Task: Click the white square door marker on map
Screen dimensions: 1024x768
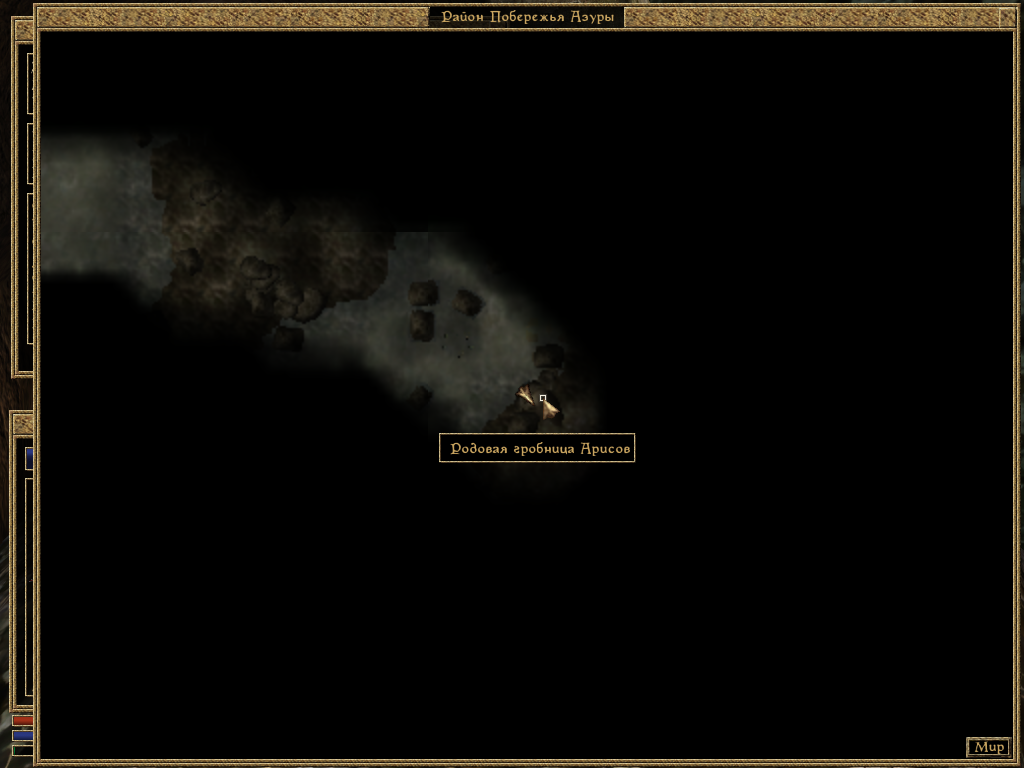Action: [x=543, y=398]
